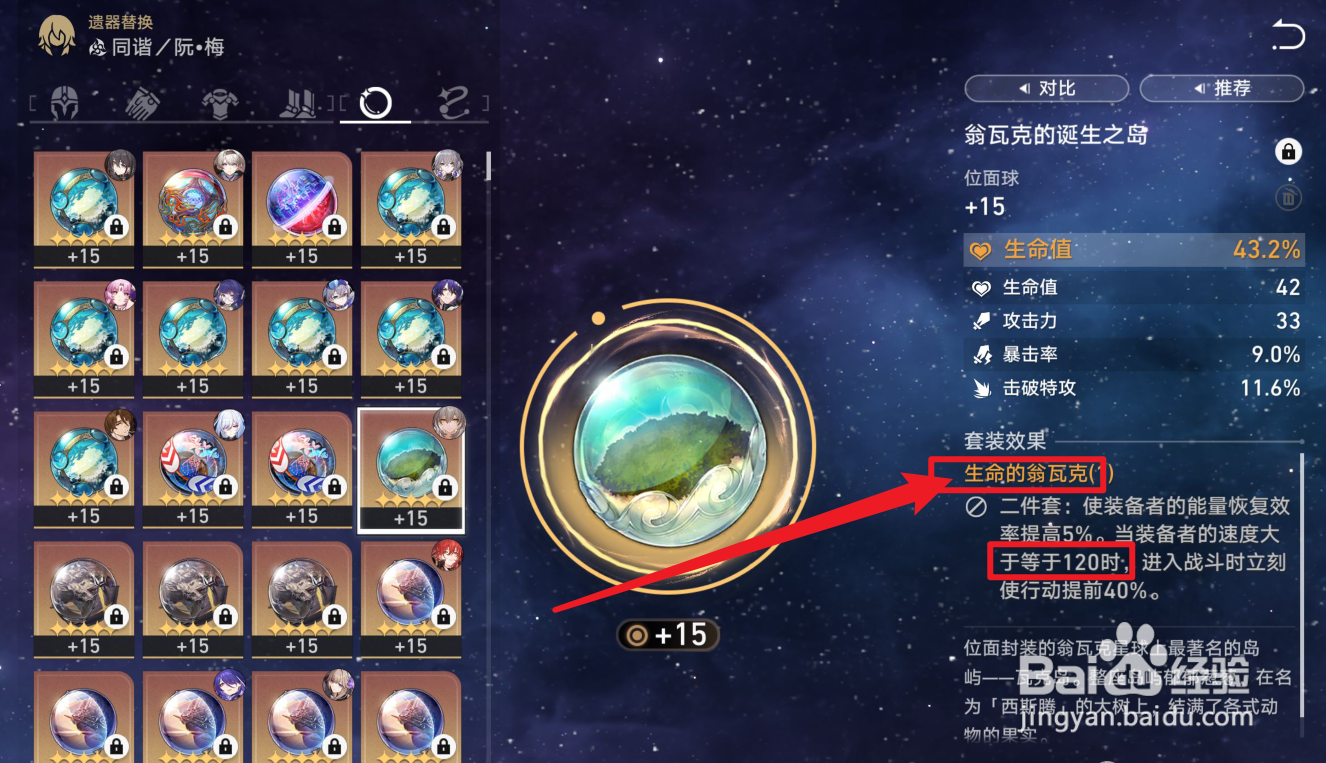Expand the 对比 comparison panel
Viewport: 1326px width, 763px height.
(x=1046, y=88)
